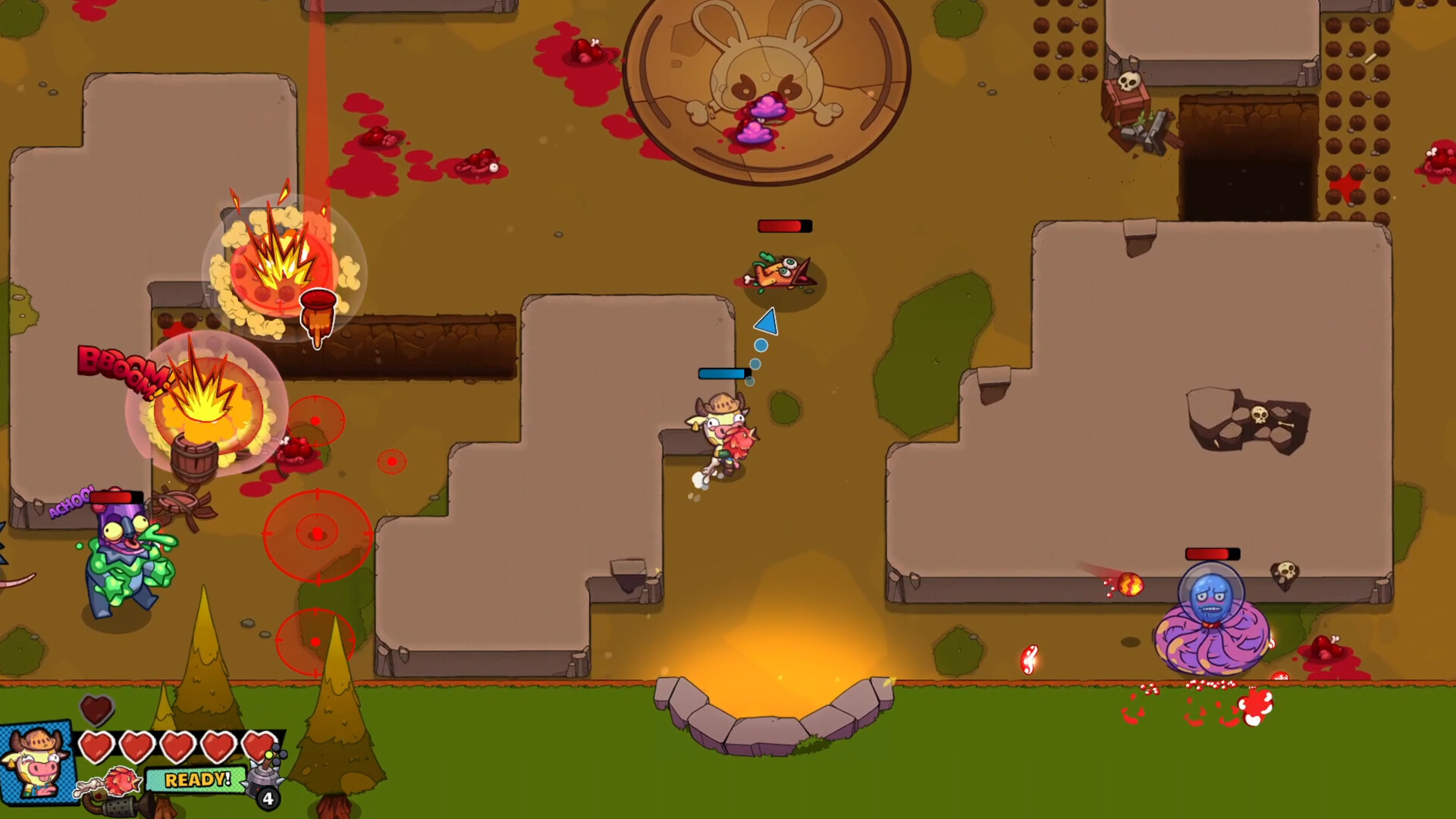Select the red chicken weapon icon
1456x819 pixels.
coord(121,780)
